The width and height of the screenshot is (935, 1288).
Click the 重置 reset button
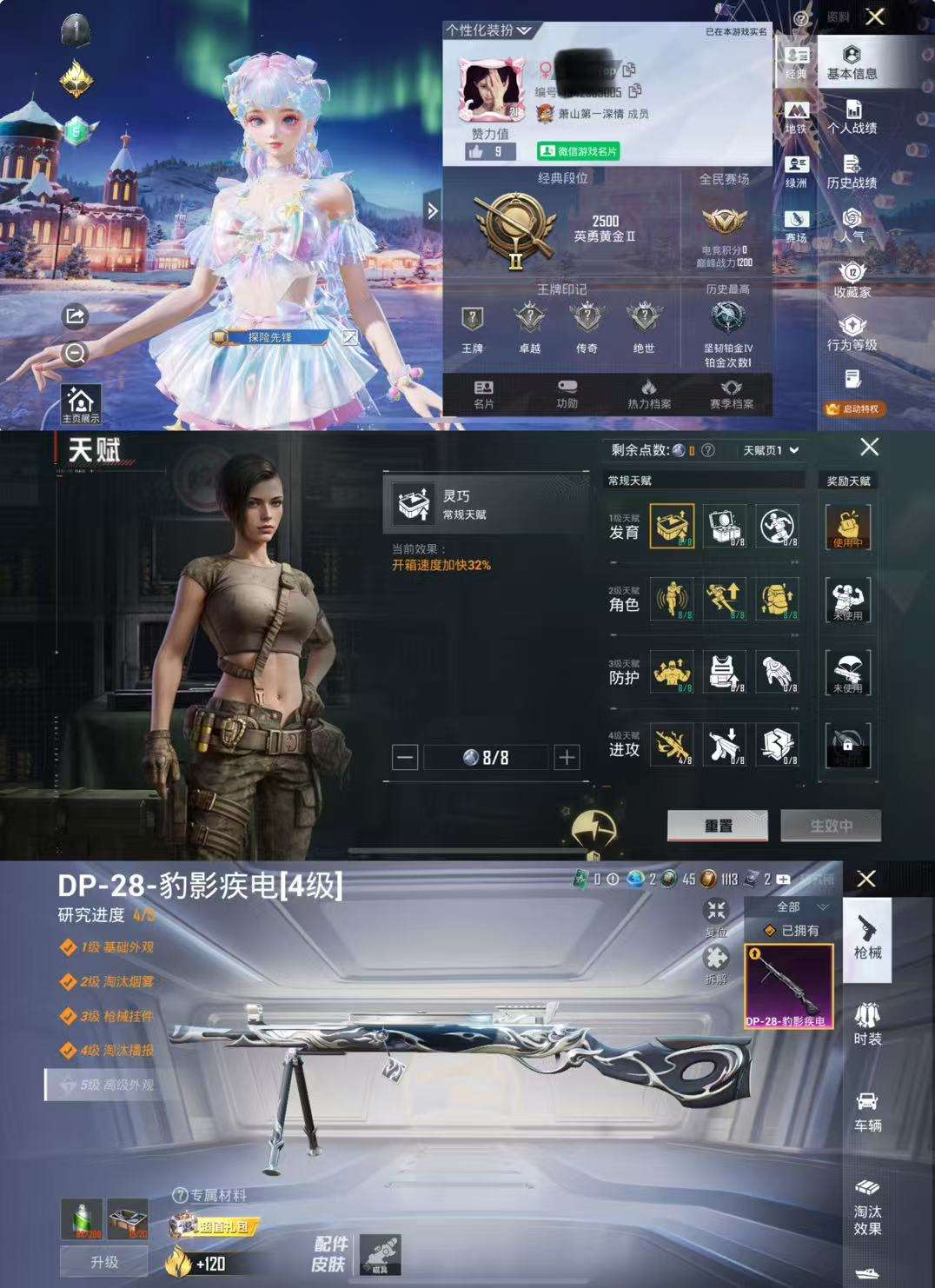717,826
